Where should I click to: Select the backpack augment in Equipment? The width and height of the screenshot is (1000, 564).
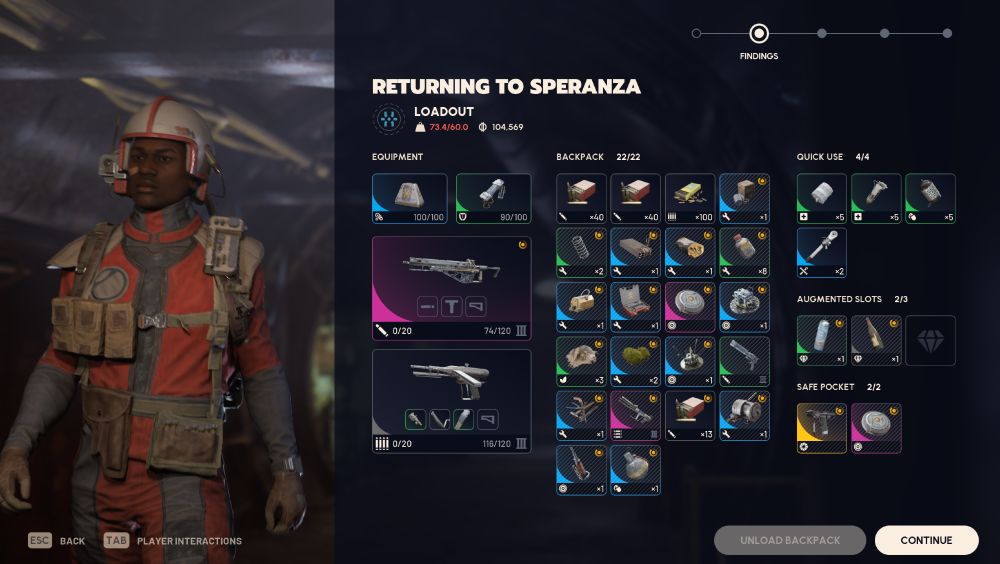(x=409, y=198)
